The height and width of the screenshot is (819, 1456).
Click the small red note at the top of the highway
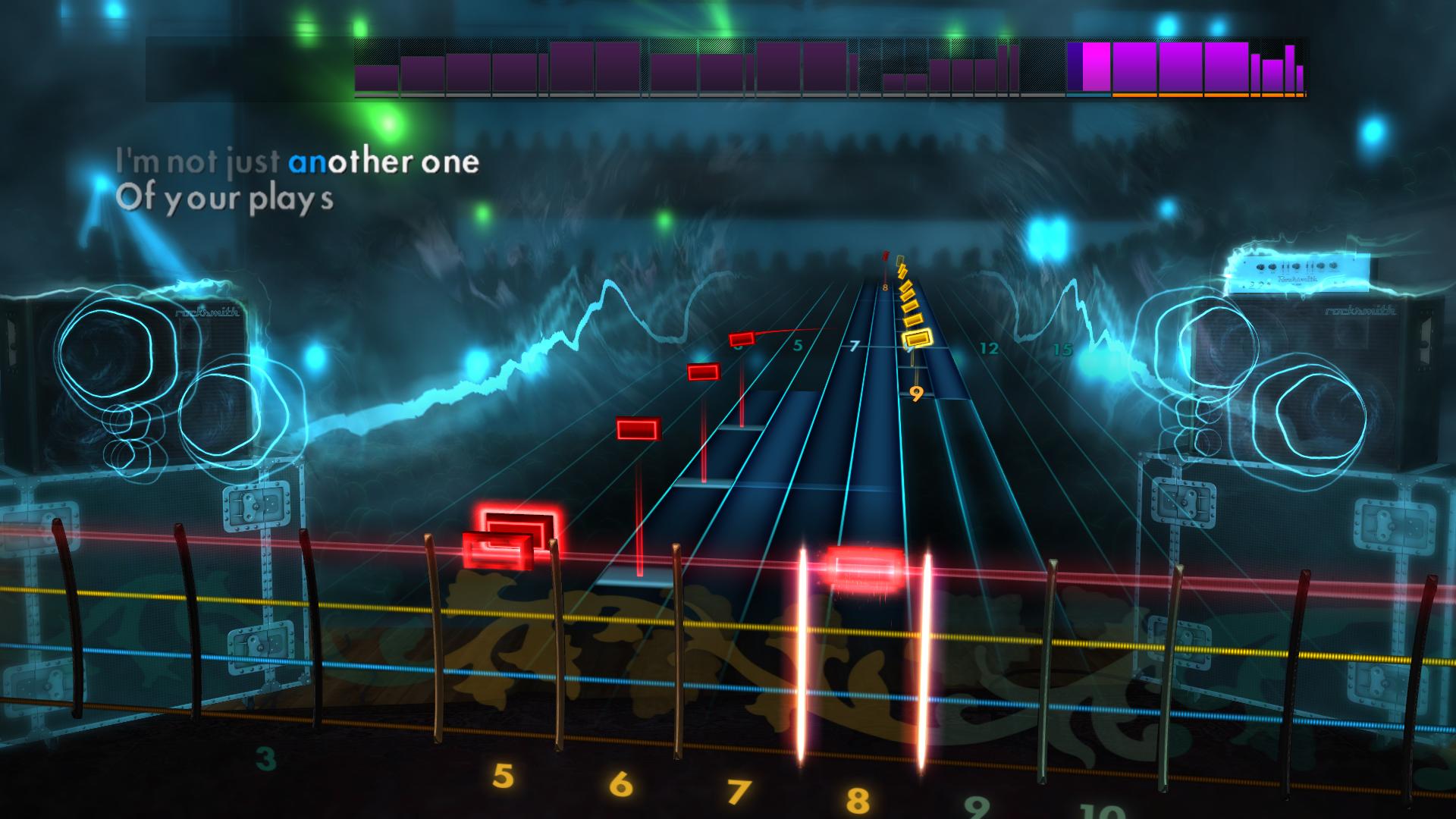pyautogui.click(x=884, y=258)
